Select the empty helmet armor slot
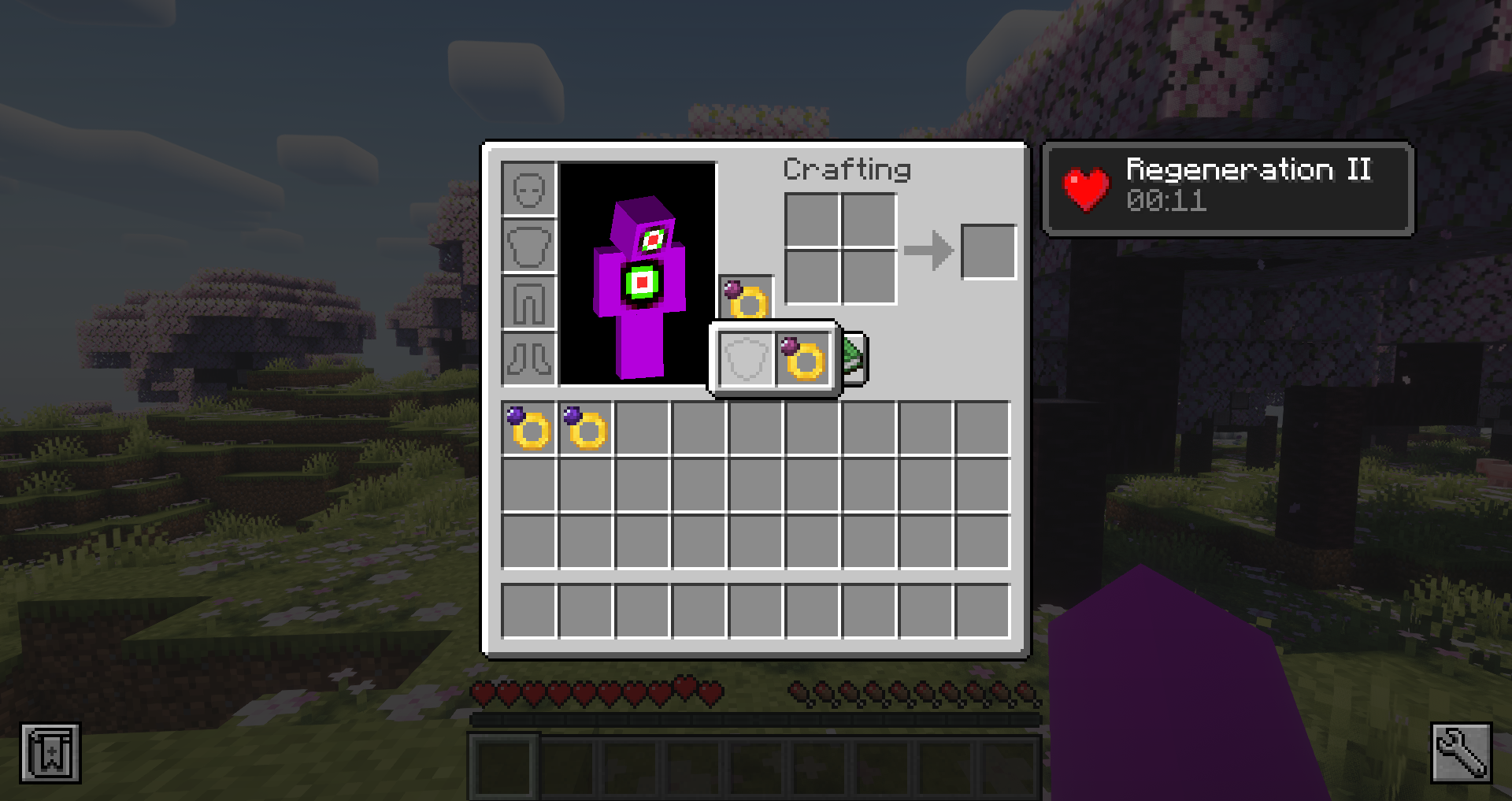 tap(528, 189)
